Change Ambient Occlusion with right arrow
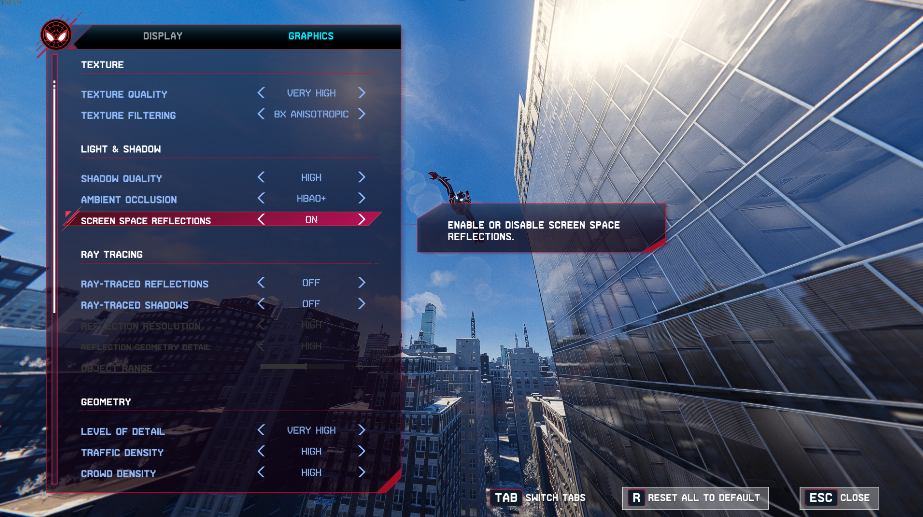 [x=362, y=199]
